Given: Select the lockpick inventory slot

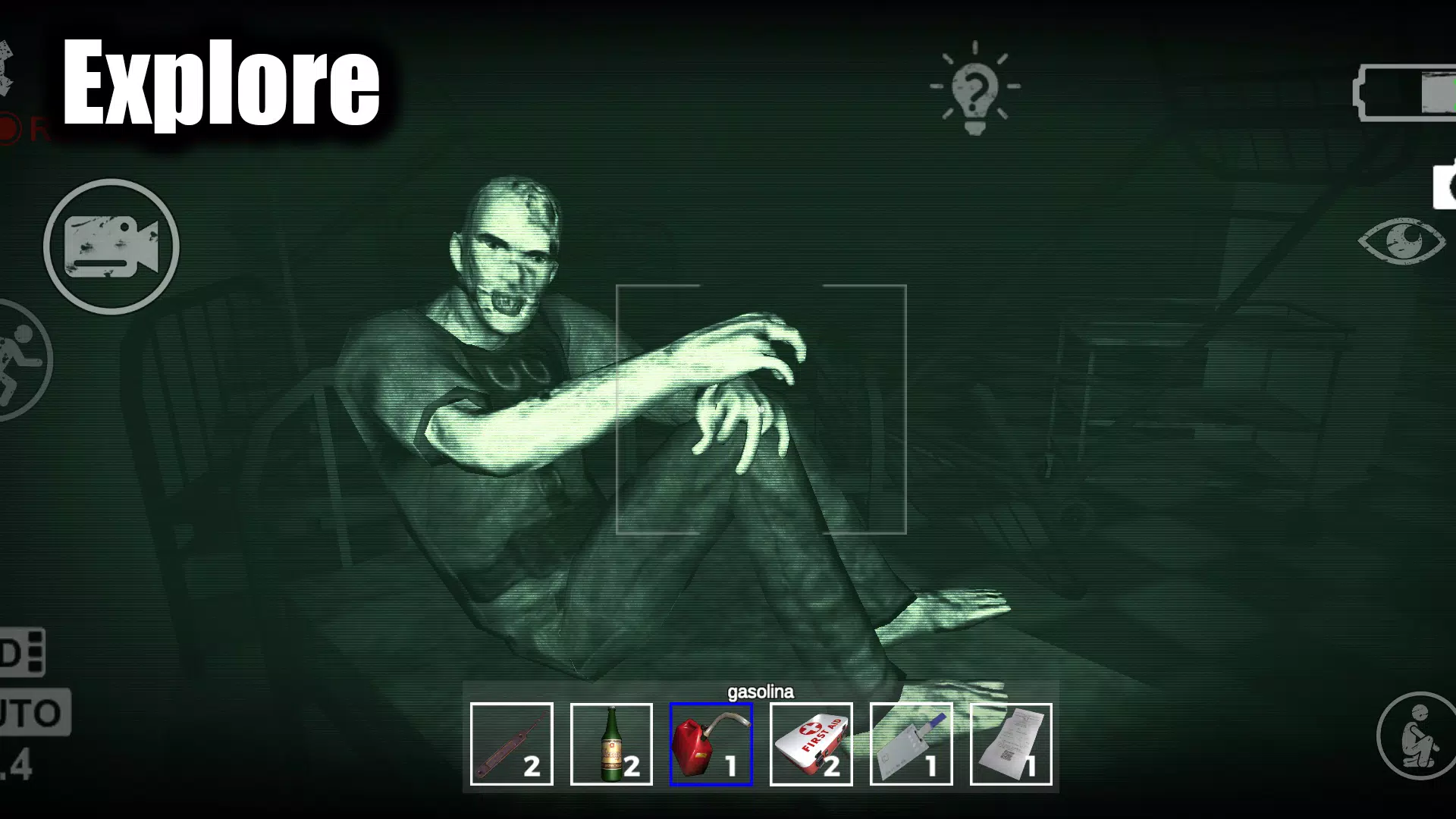Looking at the screenshot, I should 511,743.
